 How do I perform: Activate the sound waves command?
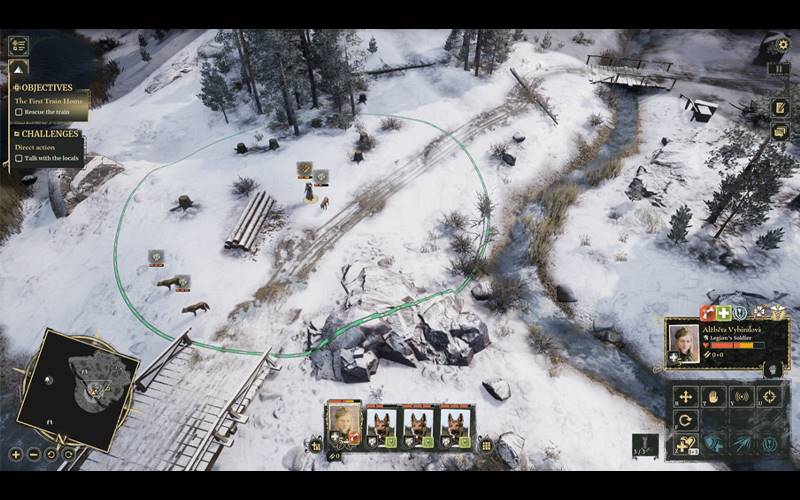(x=741, y=396)
